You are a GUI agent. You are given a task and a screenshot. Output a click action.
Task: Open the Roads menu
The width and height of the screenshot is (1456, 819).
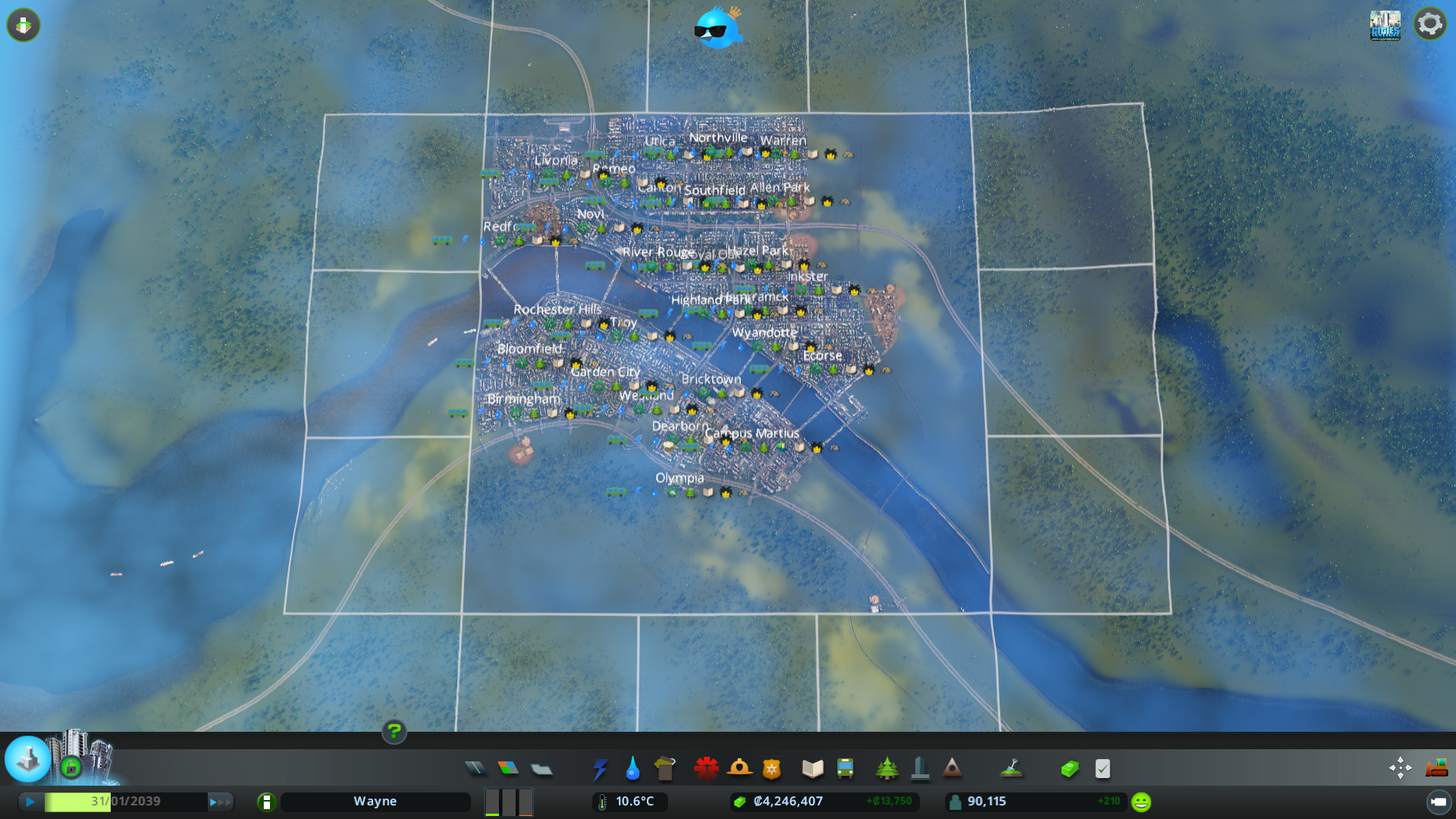click(x=475, y=768)
